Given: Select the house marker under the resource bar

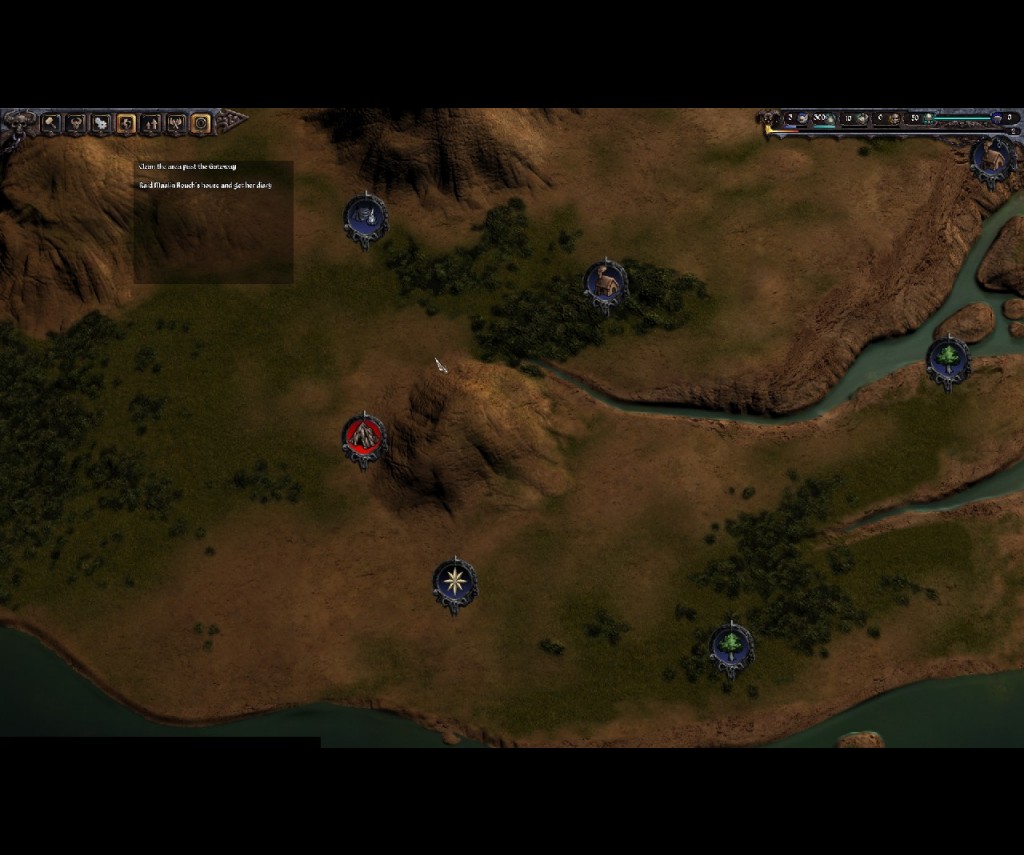Looking at the screenshot, I should click(x=993, y=159).
